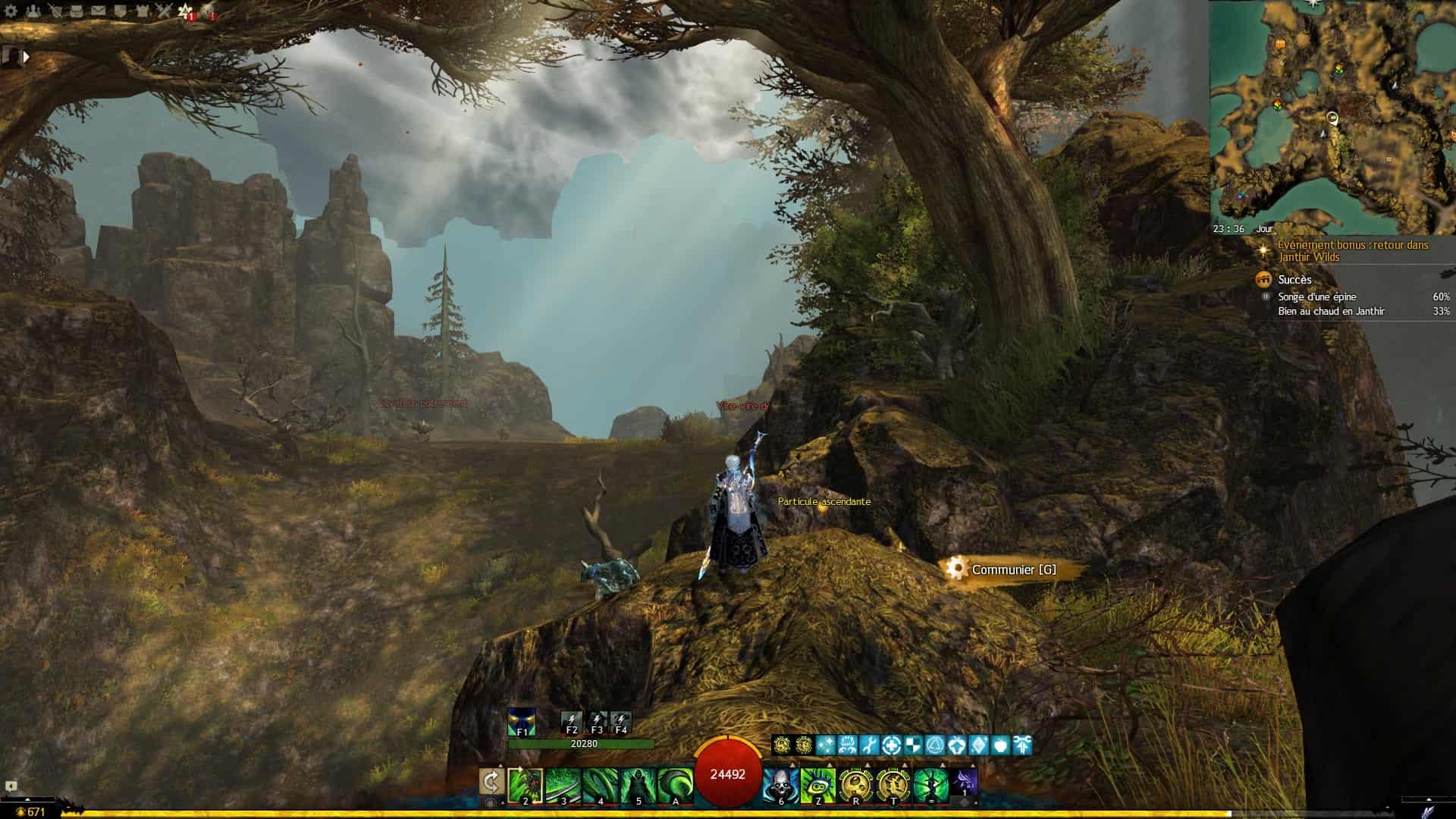This screenshot has height=819, width=1456.
Task: Open the crossed swords PvP panel
Action: coord(165,11)
